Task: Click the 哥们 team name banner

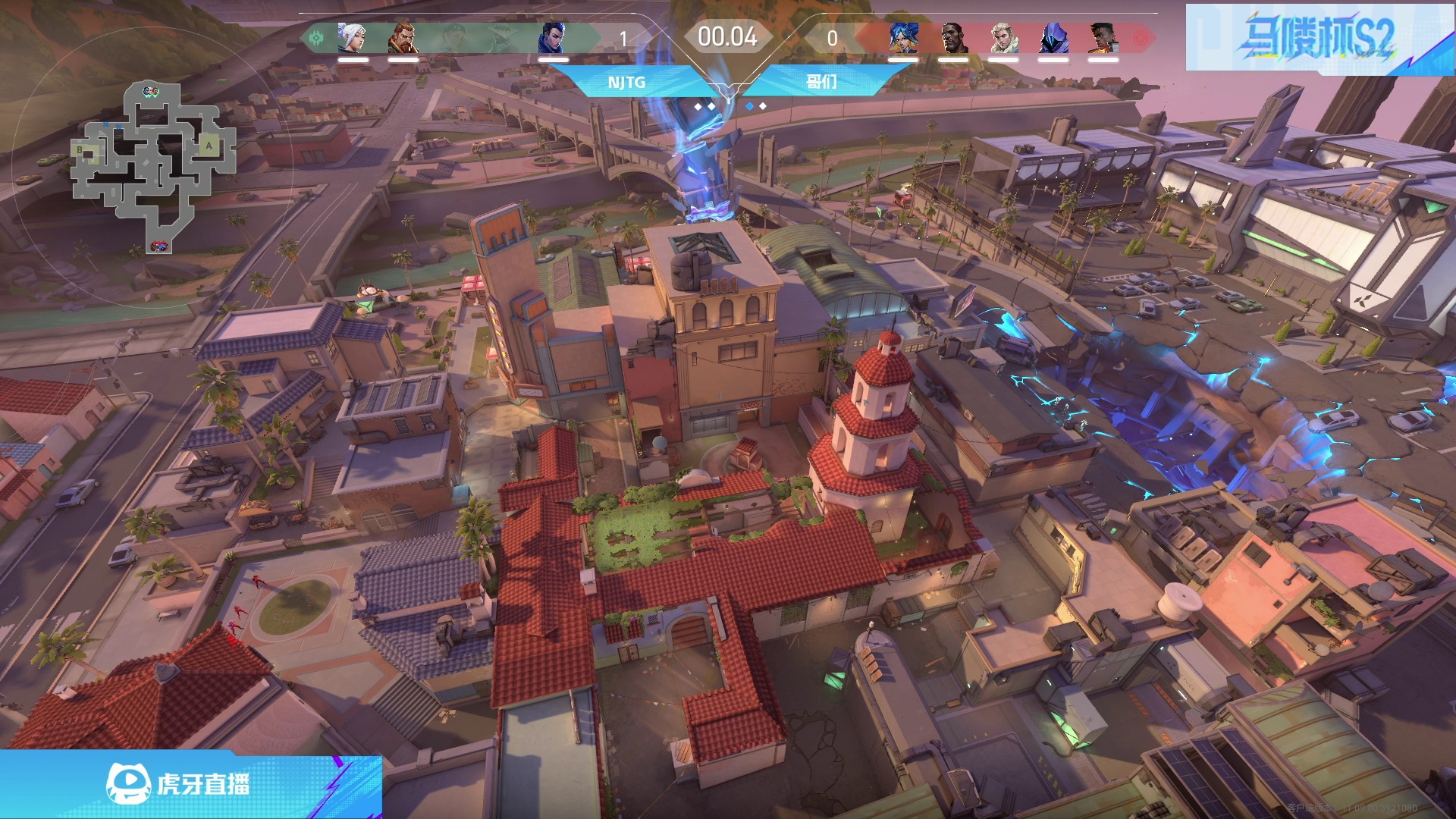Action: [x=822, y=82]
